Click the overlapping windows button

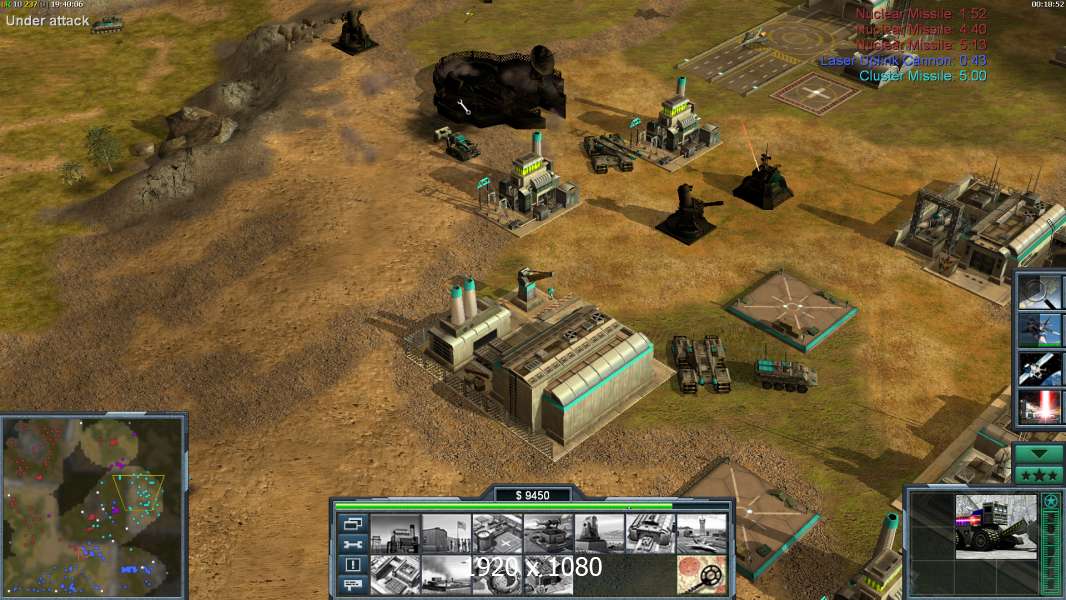(x=353, y=523)
